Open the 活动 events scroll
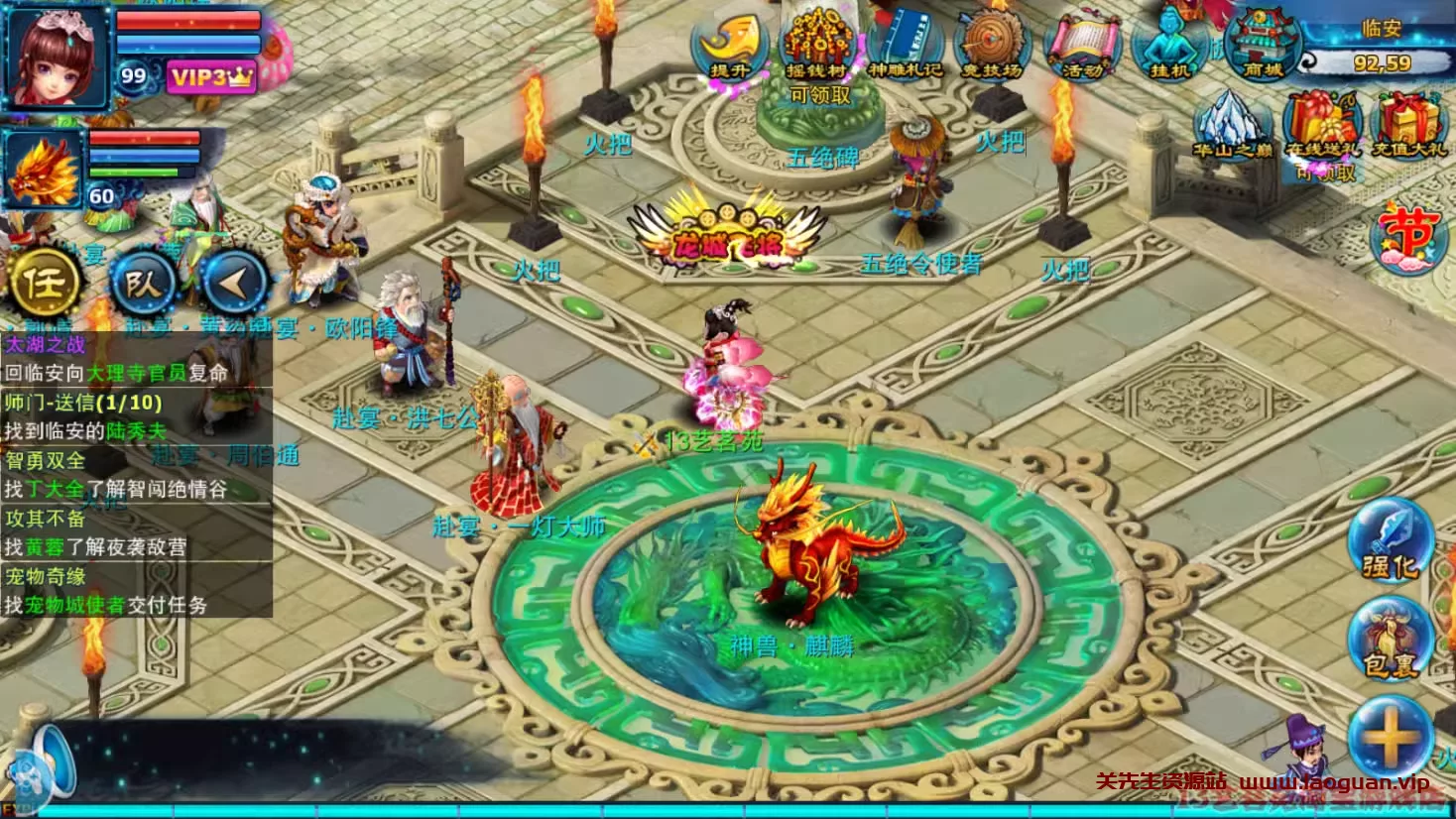Viewport: 1456px width, 819px height. 1082,47
